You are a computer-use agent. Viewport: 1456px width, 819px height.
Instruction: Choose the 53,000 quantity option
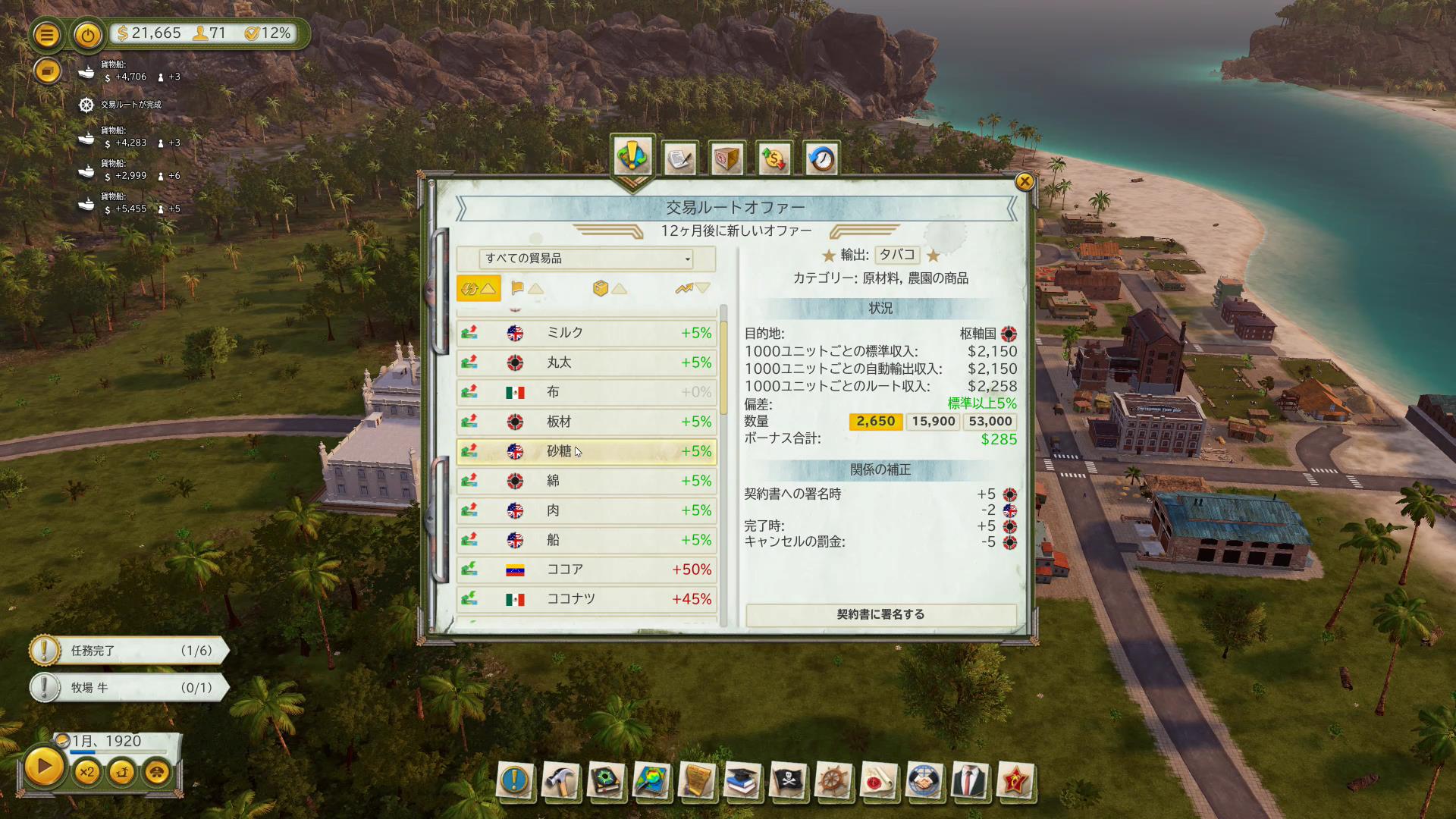pyautogui.click(x=990, y=422)
